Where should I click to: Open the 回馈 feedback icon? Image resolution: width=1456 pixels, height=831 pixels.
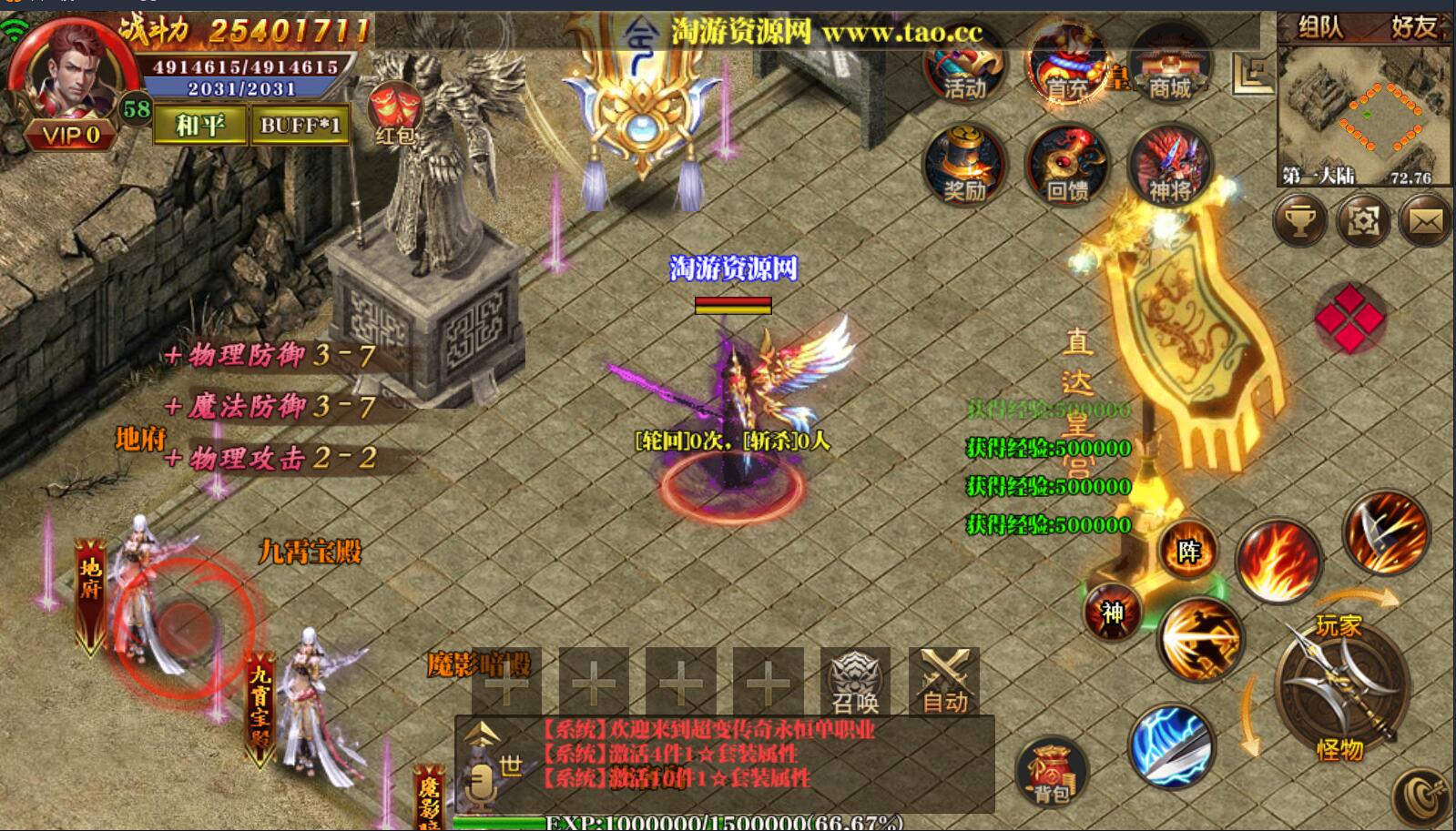click(x=1067, y=166)
